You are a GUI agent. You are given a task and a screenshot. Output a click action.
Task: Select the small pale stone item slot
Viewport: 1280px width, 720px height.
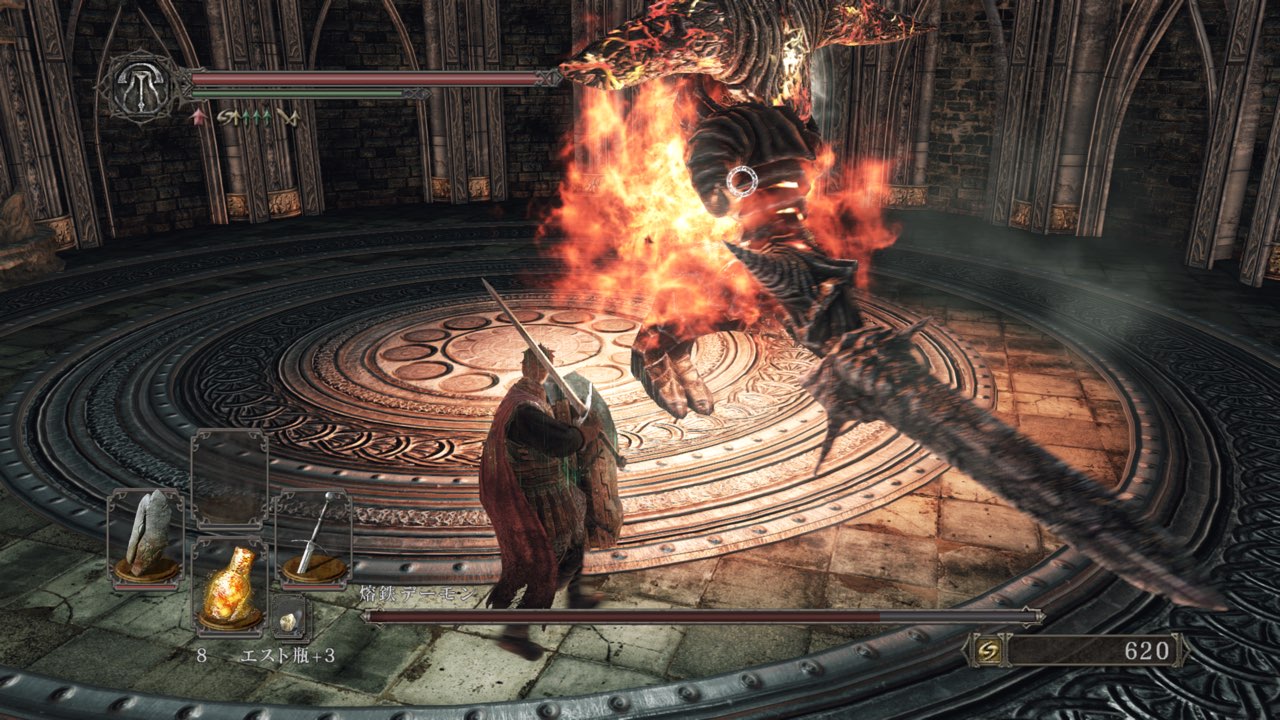[290, 621]
